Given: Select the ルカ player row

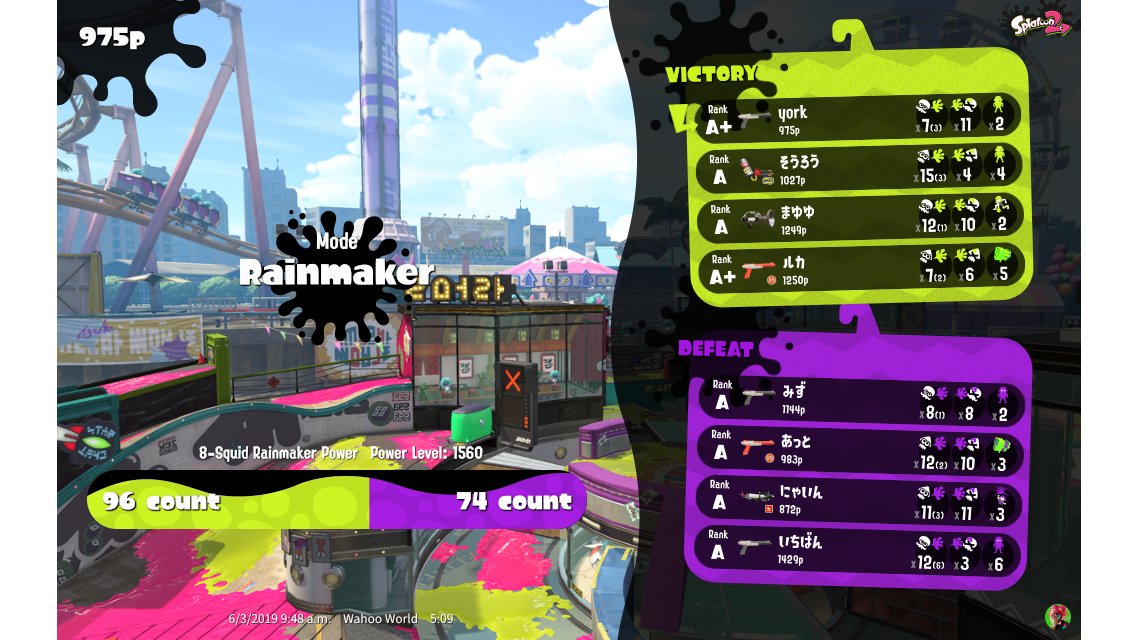Looking at the screenshot, I should click(858, 268).
